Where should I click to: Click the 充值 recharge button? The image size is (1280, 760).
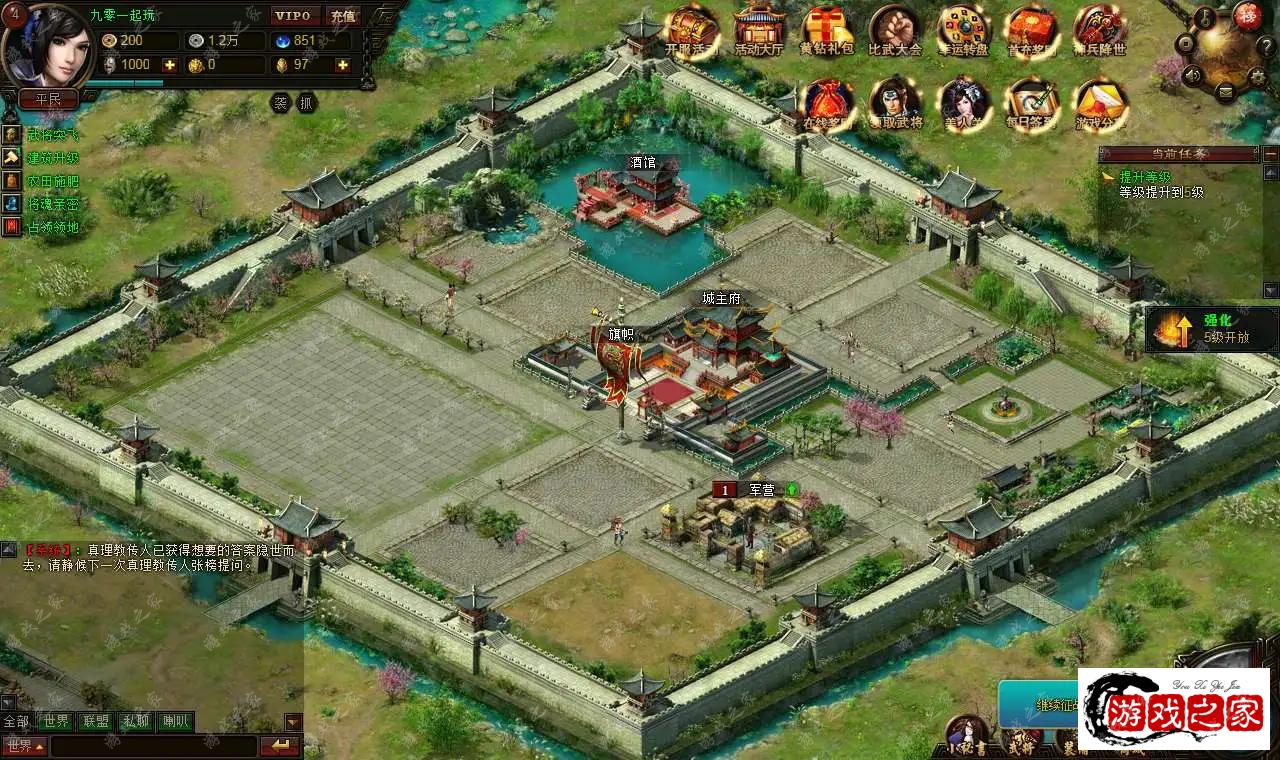pos(343,16)
